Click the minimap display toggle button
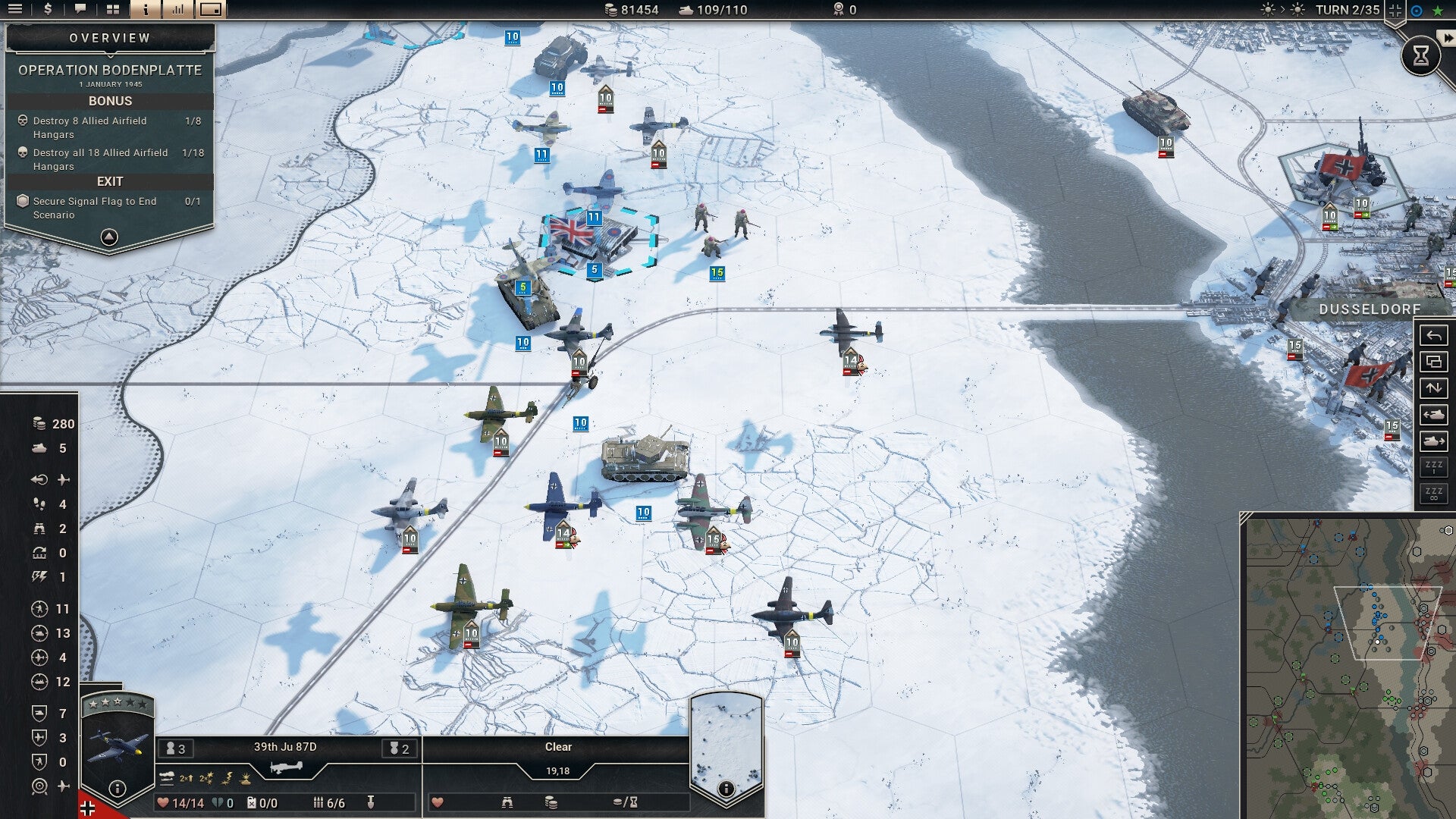 211,11
